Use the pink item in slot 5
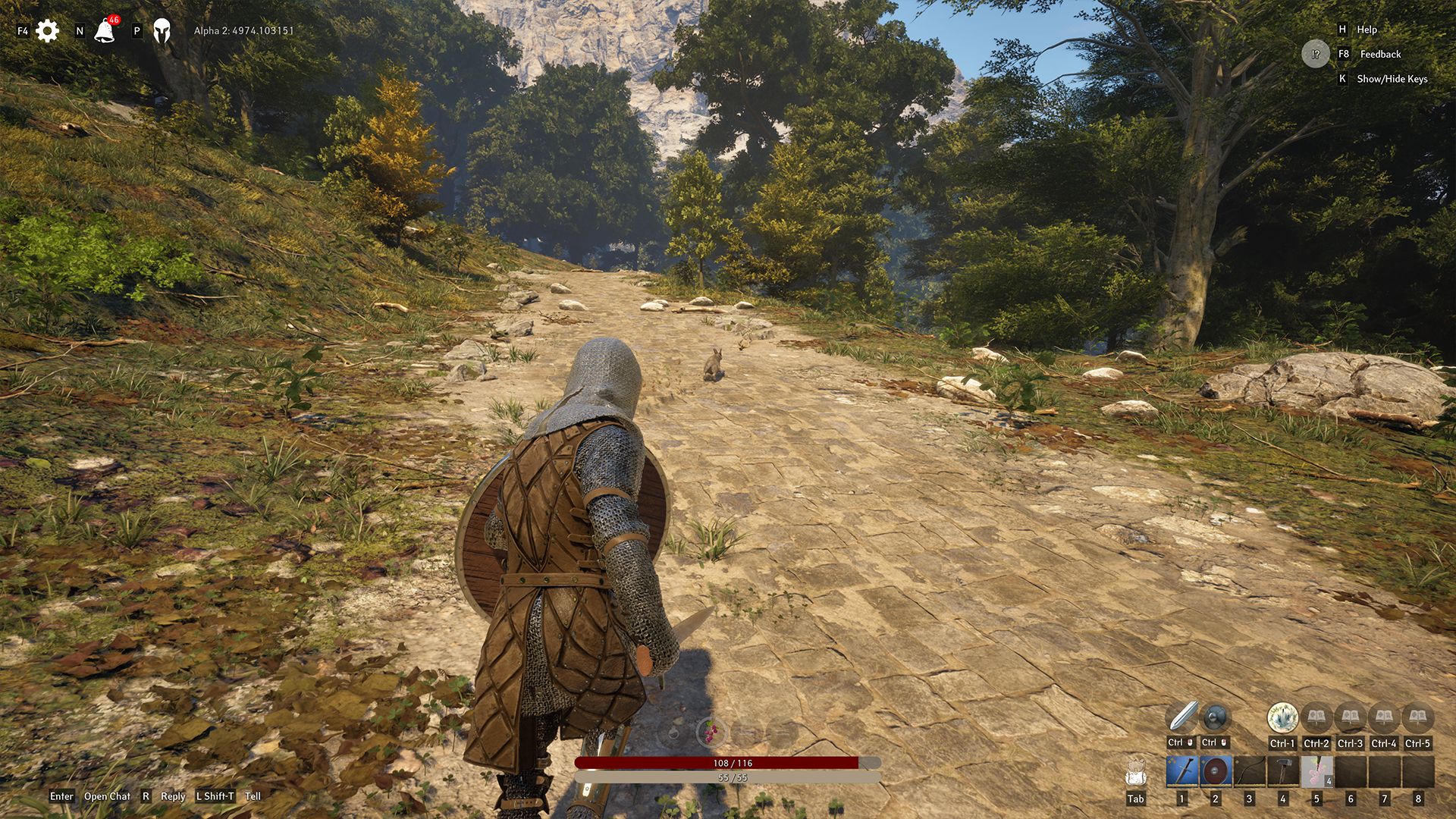Image resolution: width=1456 pixels, height=819 pixels. (1316, 772)
